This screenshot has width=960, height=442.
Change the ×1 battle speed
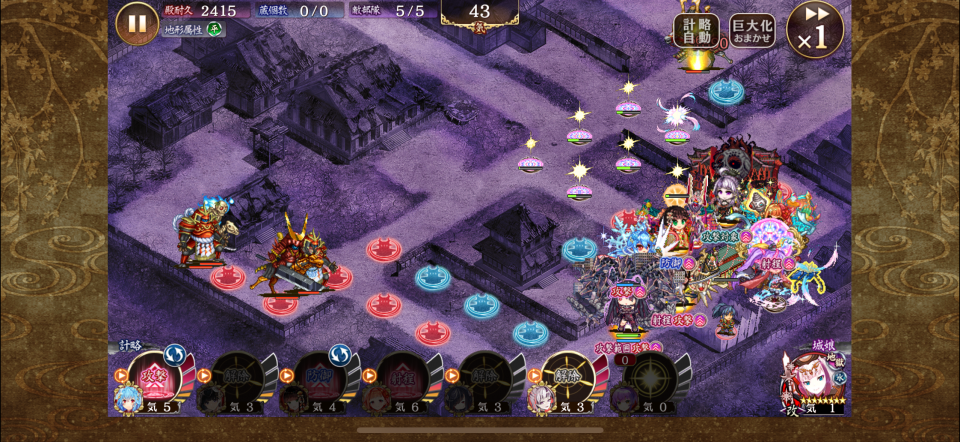815,28
